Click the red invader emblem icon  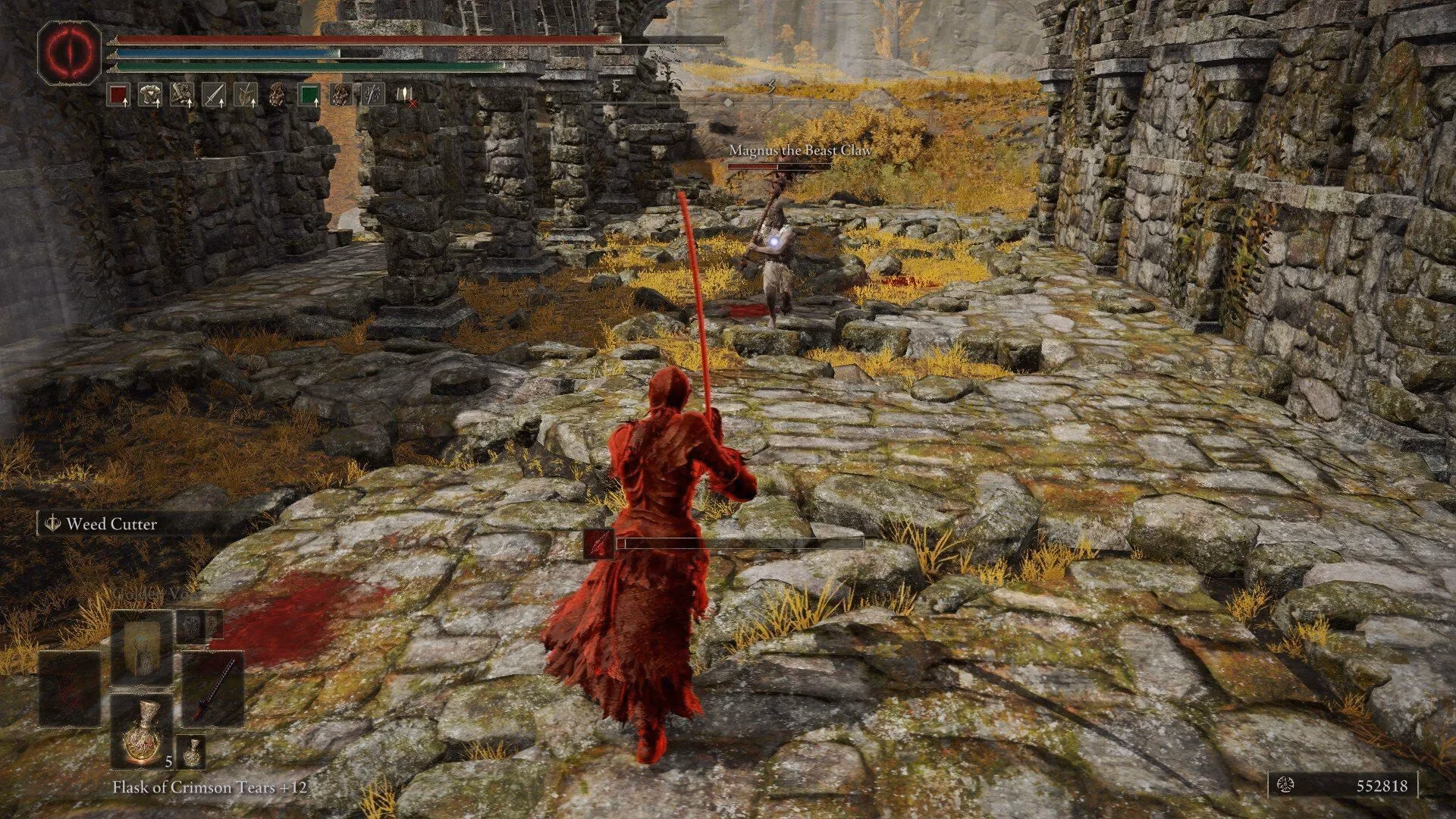point(70,52)
